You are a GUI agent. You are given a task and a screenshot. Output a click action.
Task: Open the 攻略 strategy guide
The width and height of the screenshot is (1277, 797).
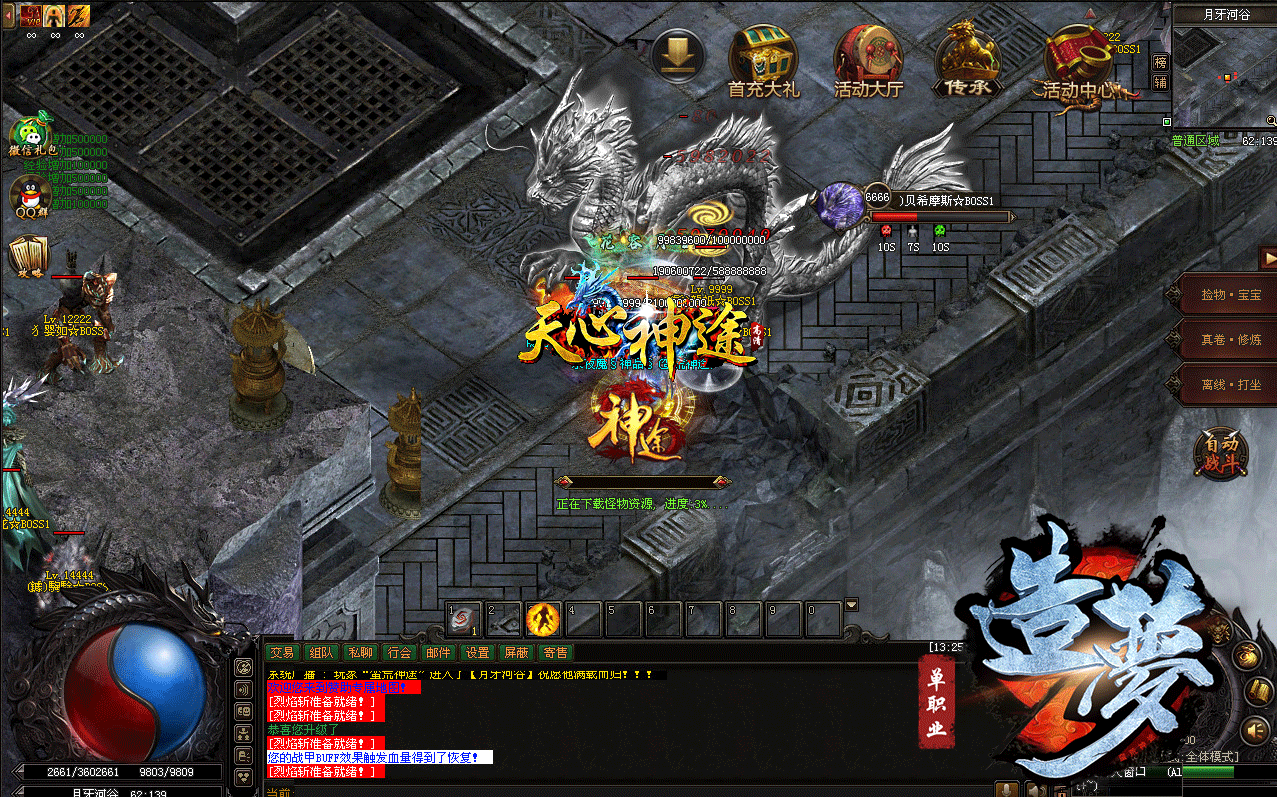click(28, 257)
